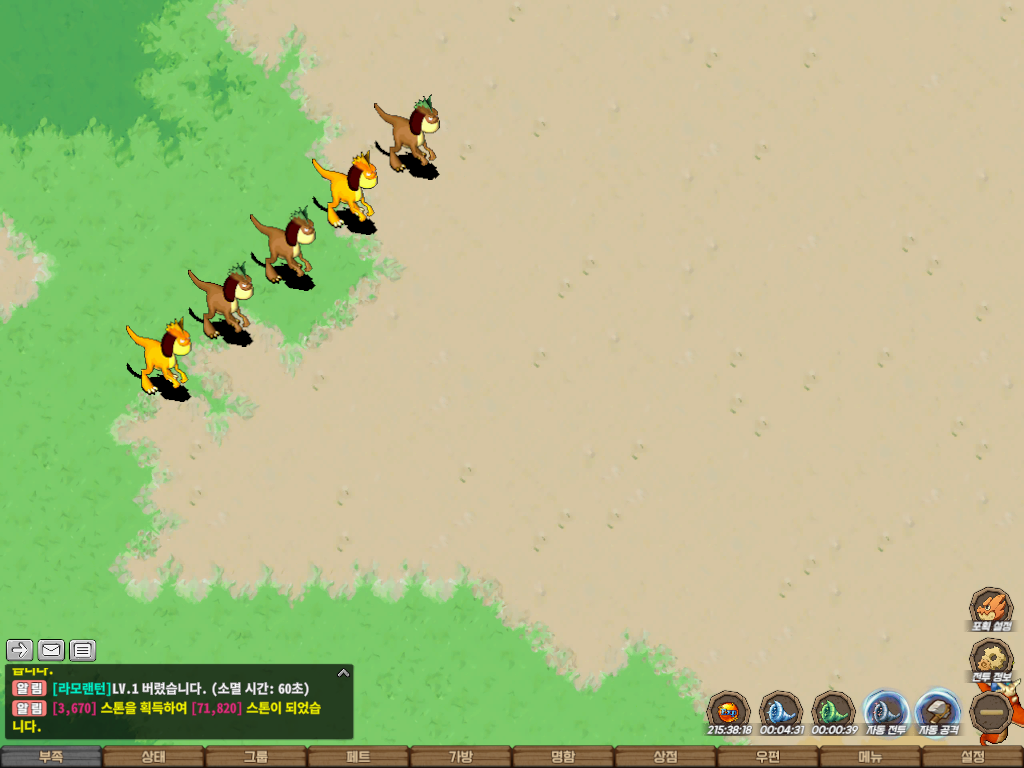1024x768 pixels.
Task: Open the 설정 settings menu
Action: pyautogui.click(x=973, y=757)
